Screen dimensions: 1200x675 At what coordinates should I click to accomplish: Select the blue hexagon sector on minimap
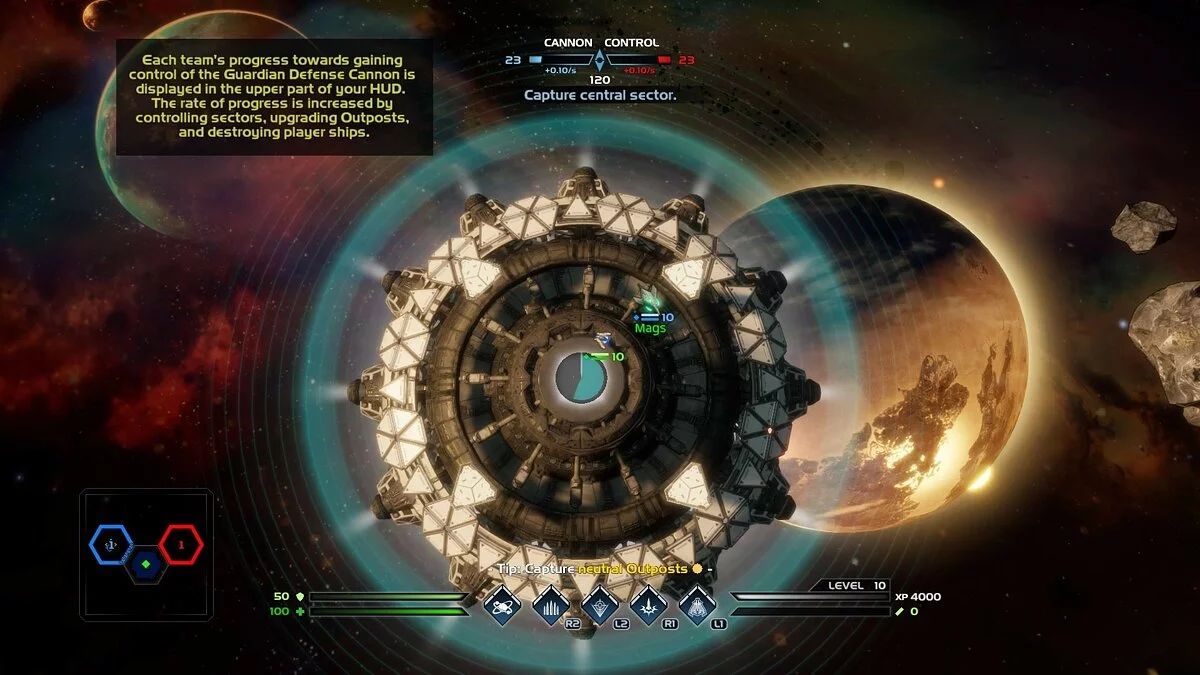pos(111,545)
